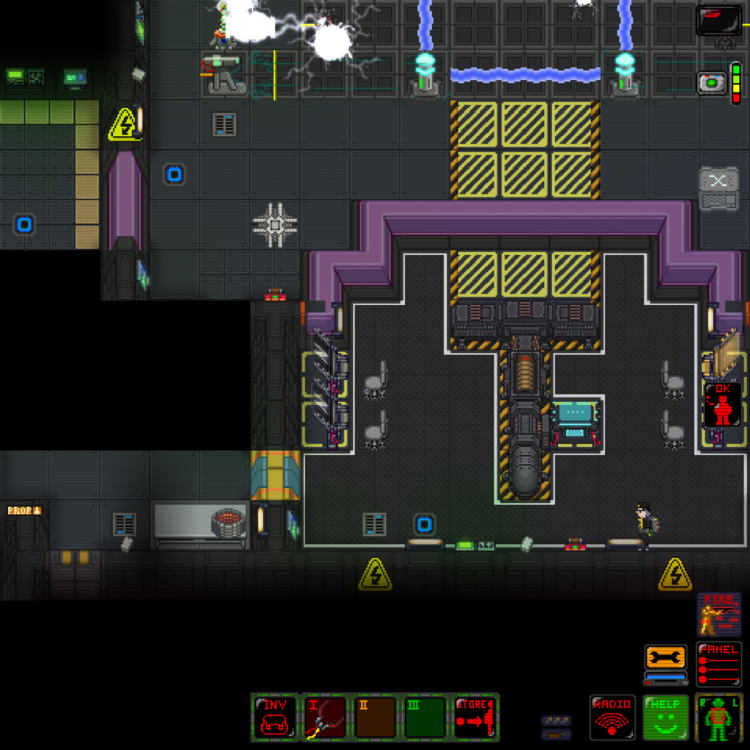Select hotbar slot I holding the tool
Viewport: 750px width, 750px height.
pos(325,717)
